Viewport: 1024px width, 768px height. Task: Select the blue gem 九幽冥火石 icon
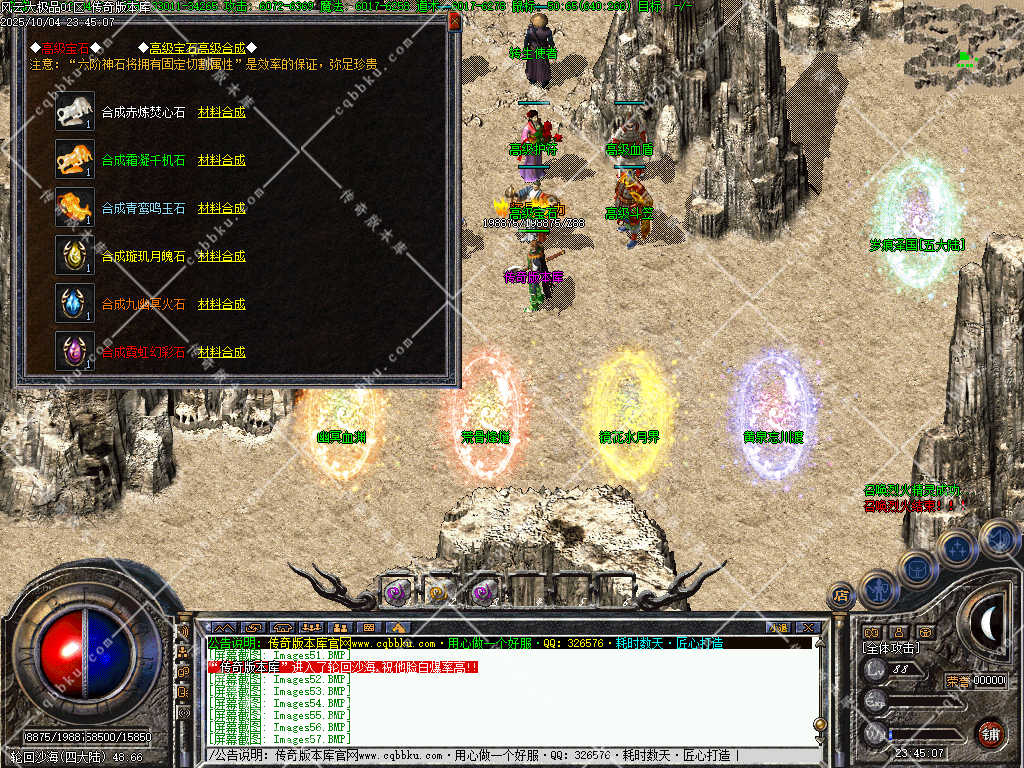pyautogui.click(x=75, y=303)
